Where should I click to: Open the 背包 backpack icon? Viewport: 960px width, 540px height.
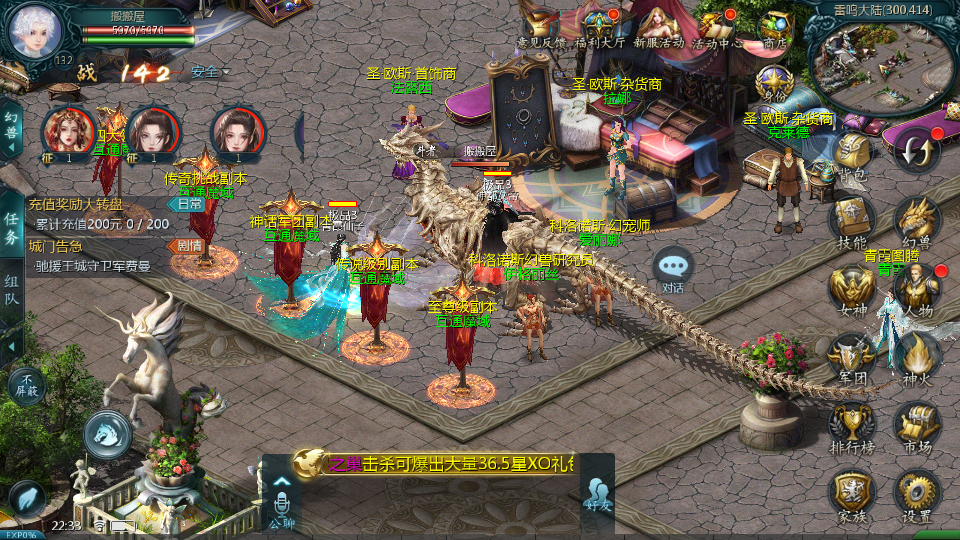click(x=852, y=154)
